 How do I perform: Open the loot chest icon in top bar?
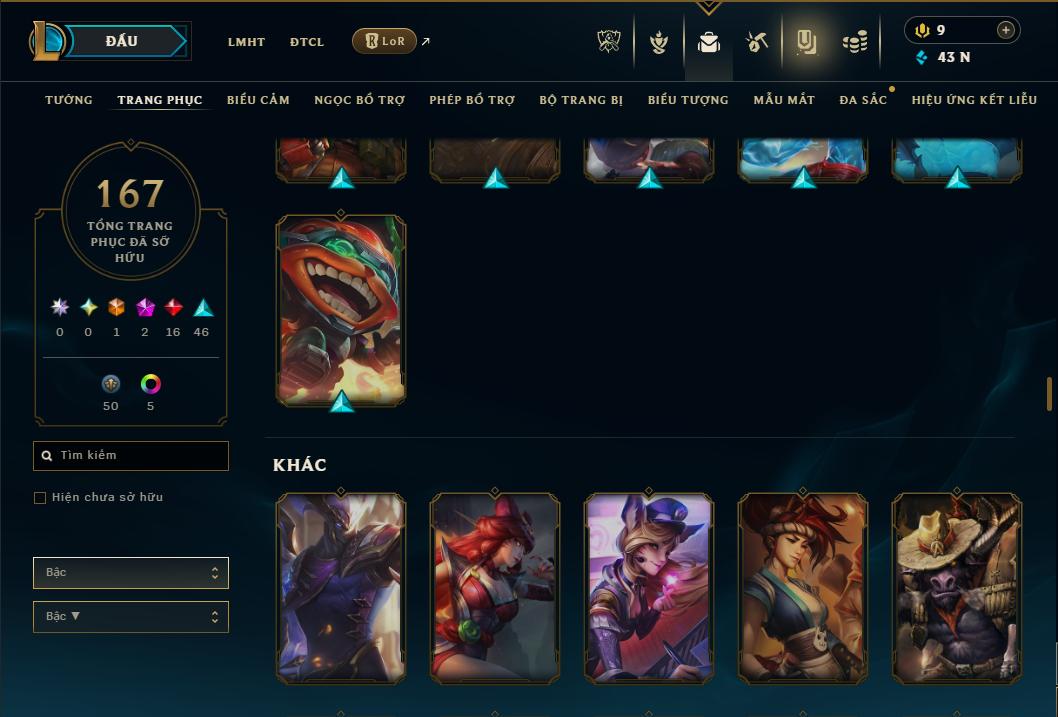click(x=757, y=42)
